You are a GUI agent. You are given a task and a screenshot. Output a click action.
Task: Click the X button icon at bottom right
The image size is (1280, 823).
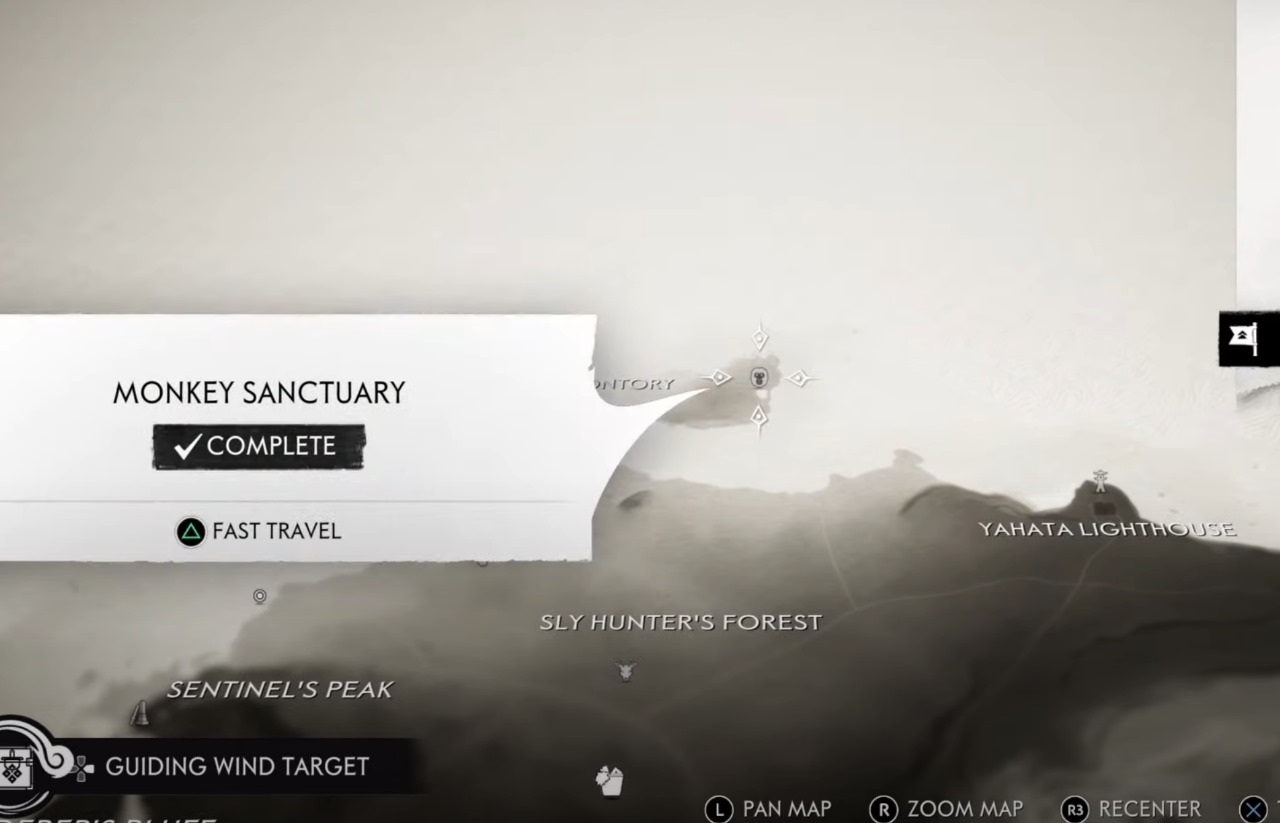tap(1253, 806)
